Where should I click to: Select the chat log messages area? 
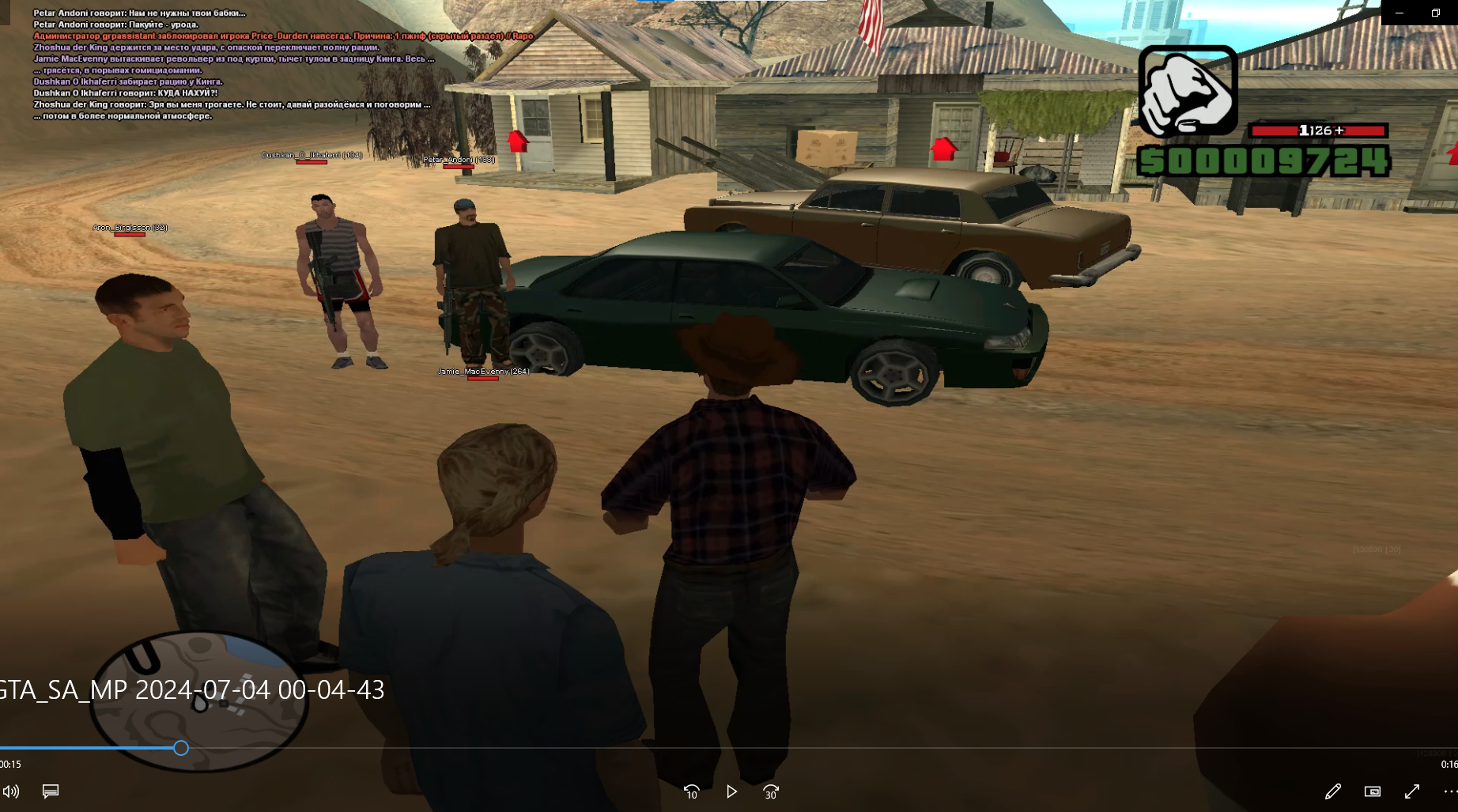(237, 65)
